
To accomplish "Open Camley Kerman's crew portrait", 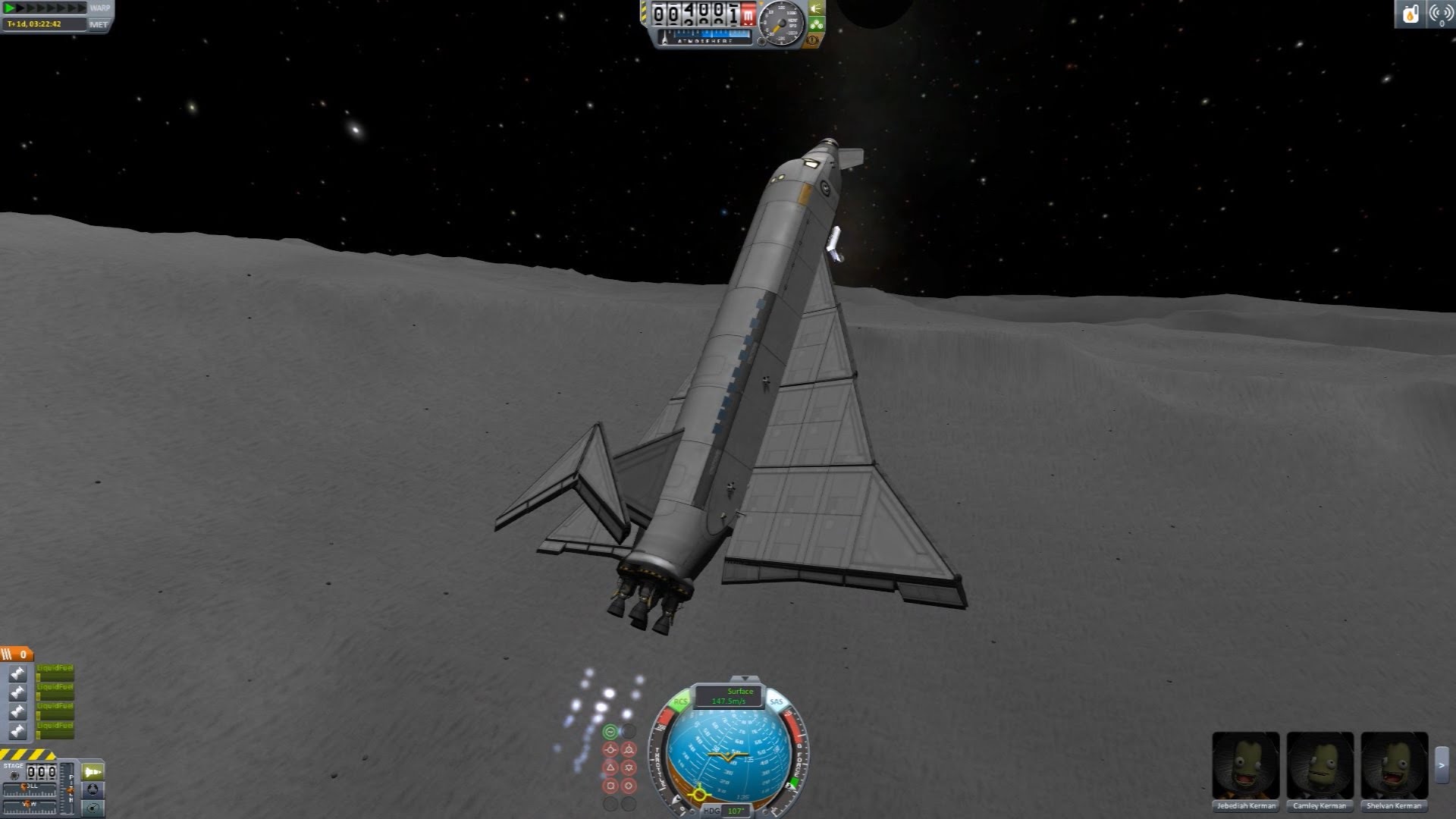I will [x=1320, y=766].
